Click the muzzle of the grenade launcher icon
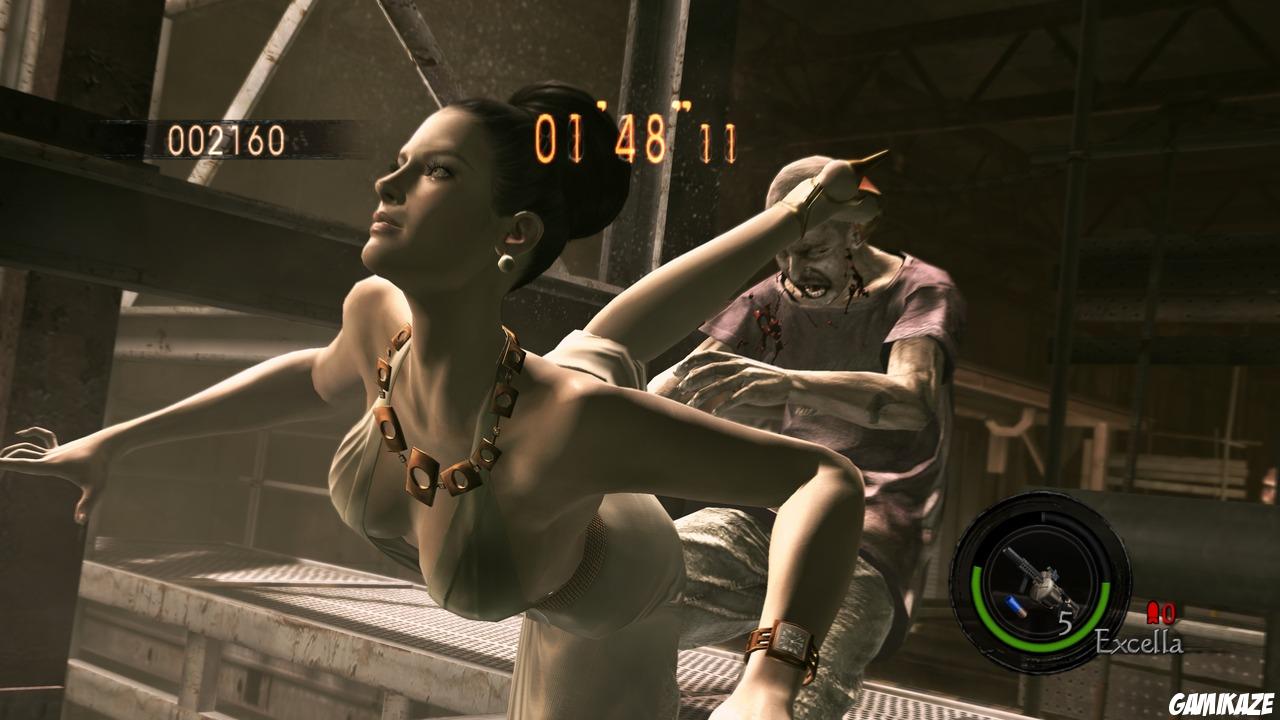Viewport: 1280px width, 720px height. tap(1008, 552)
